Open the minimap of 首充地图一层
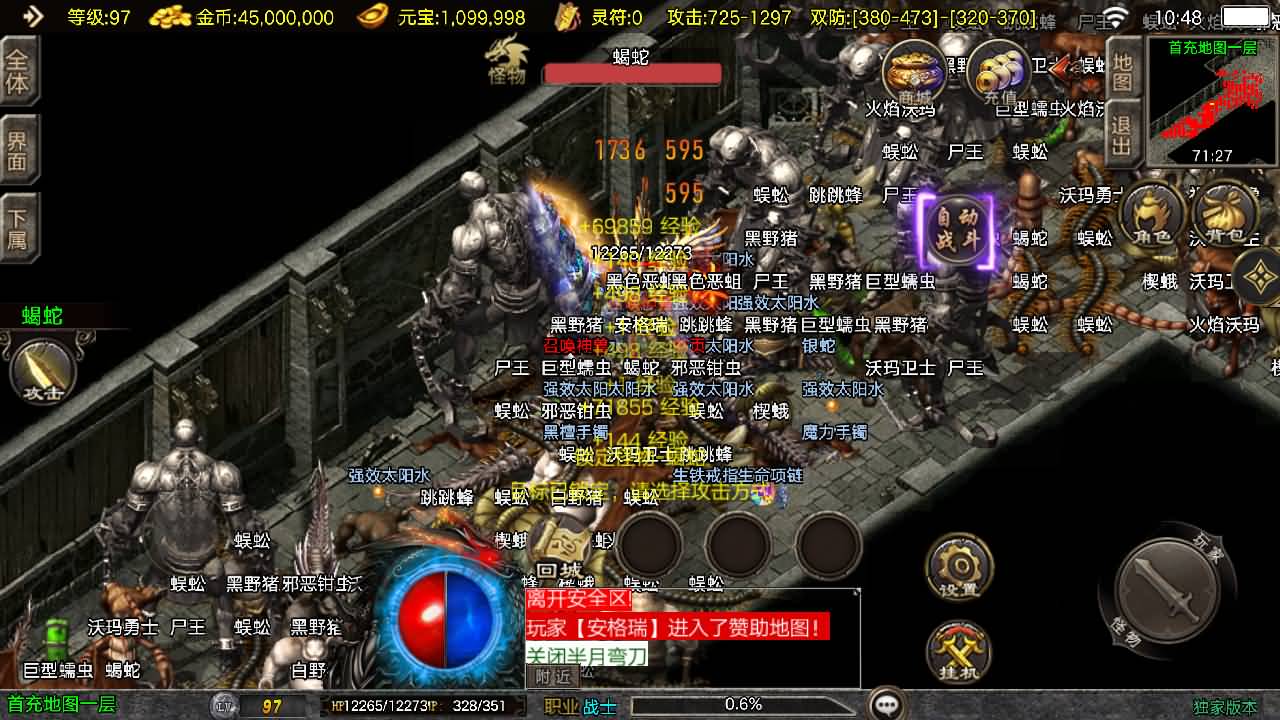 point(1212,102)
